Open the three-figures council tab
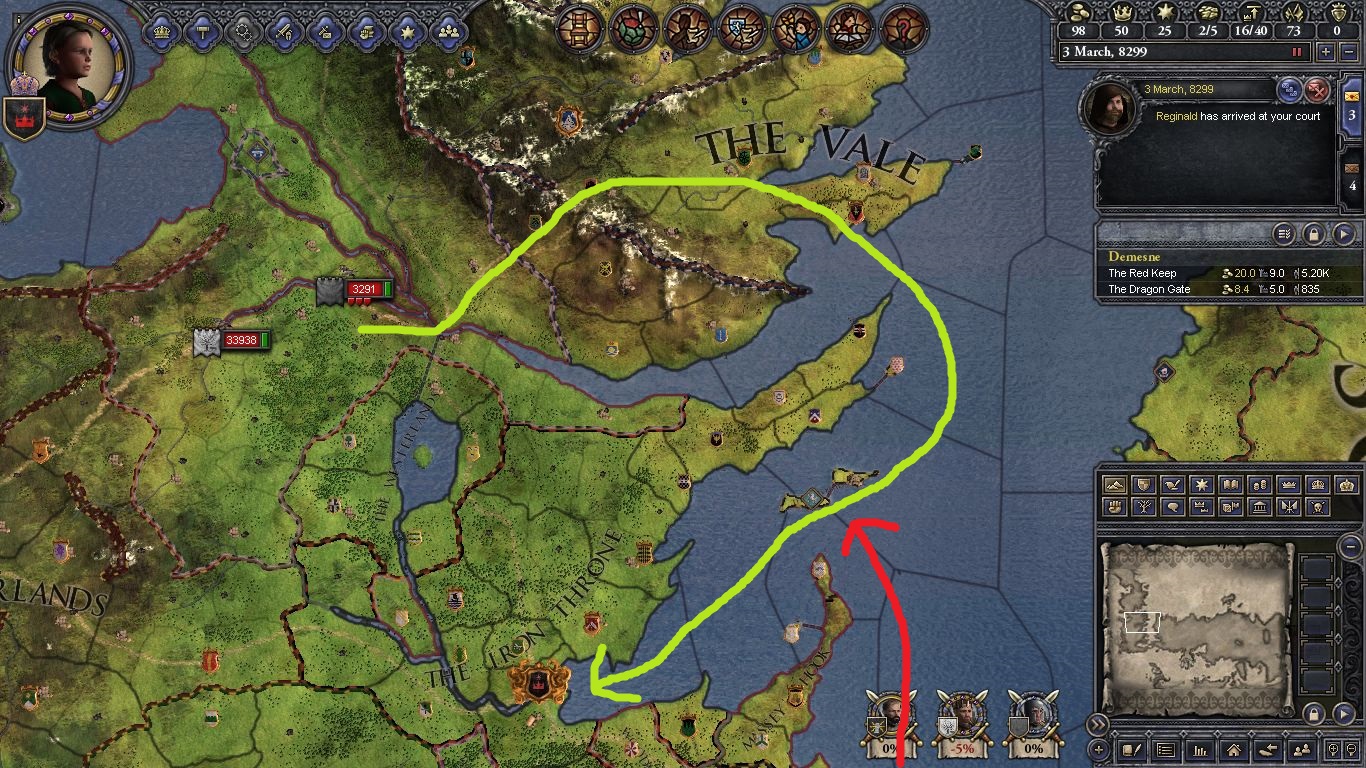Image resolution: width=1366 pixels, height=768 pixels. 449,31
